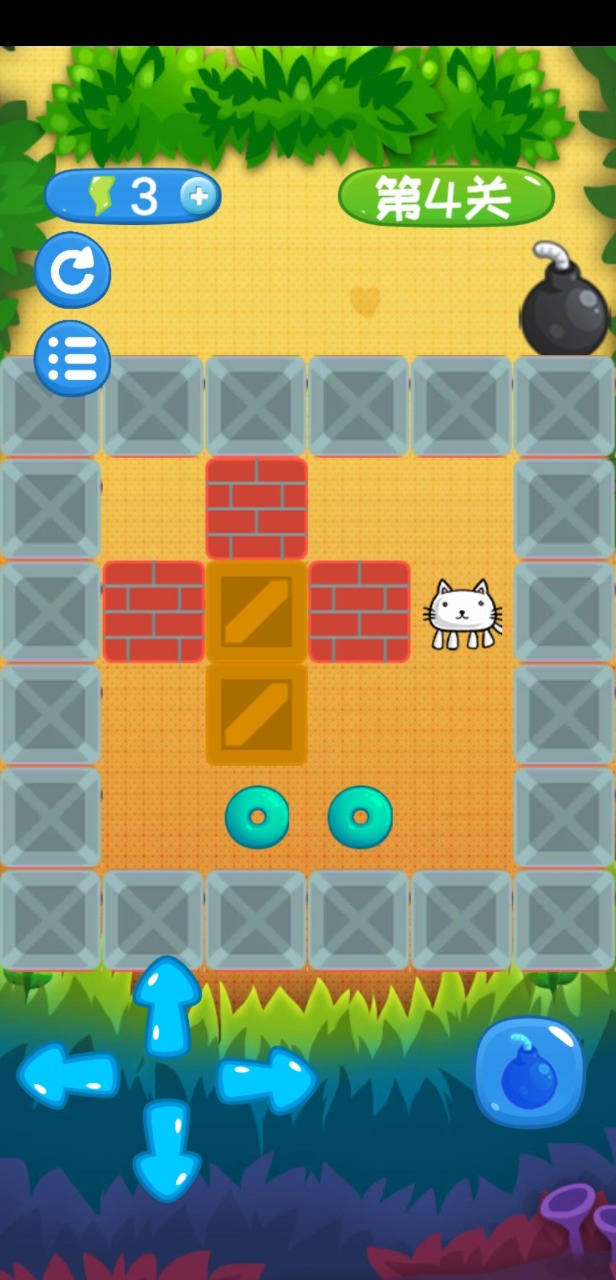Use the blue bomb button

click(x=528, y=1071)
